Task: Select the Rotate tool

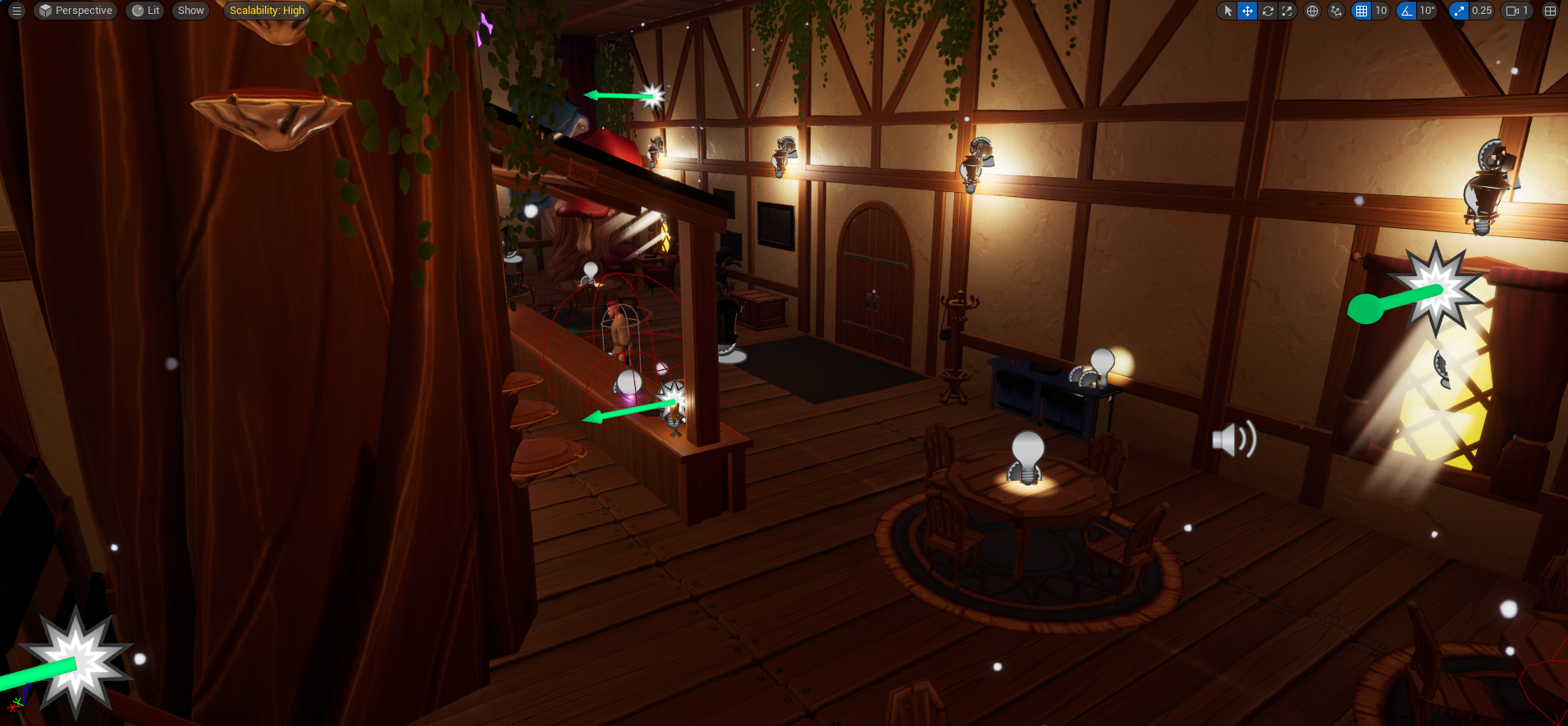Action: point(1268,11)
